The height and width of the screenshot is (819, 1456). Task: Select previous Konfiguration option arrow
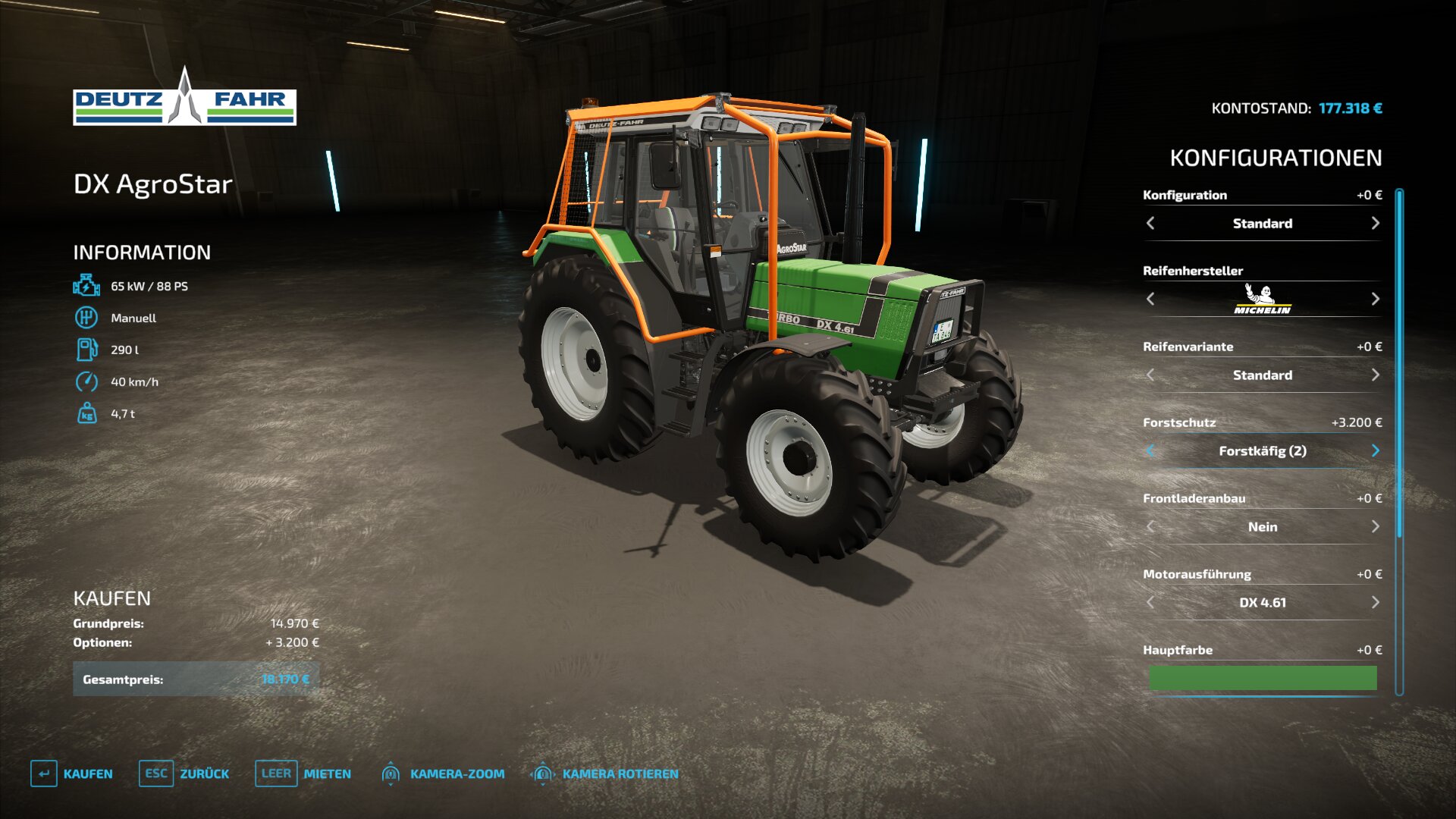pyautogui.click(x=1150, y=223)
